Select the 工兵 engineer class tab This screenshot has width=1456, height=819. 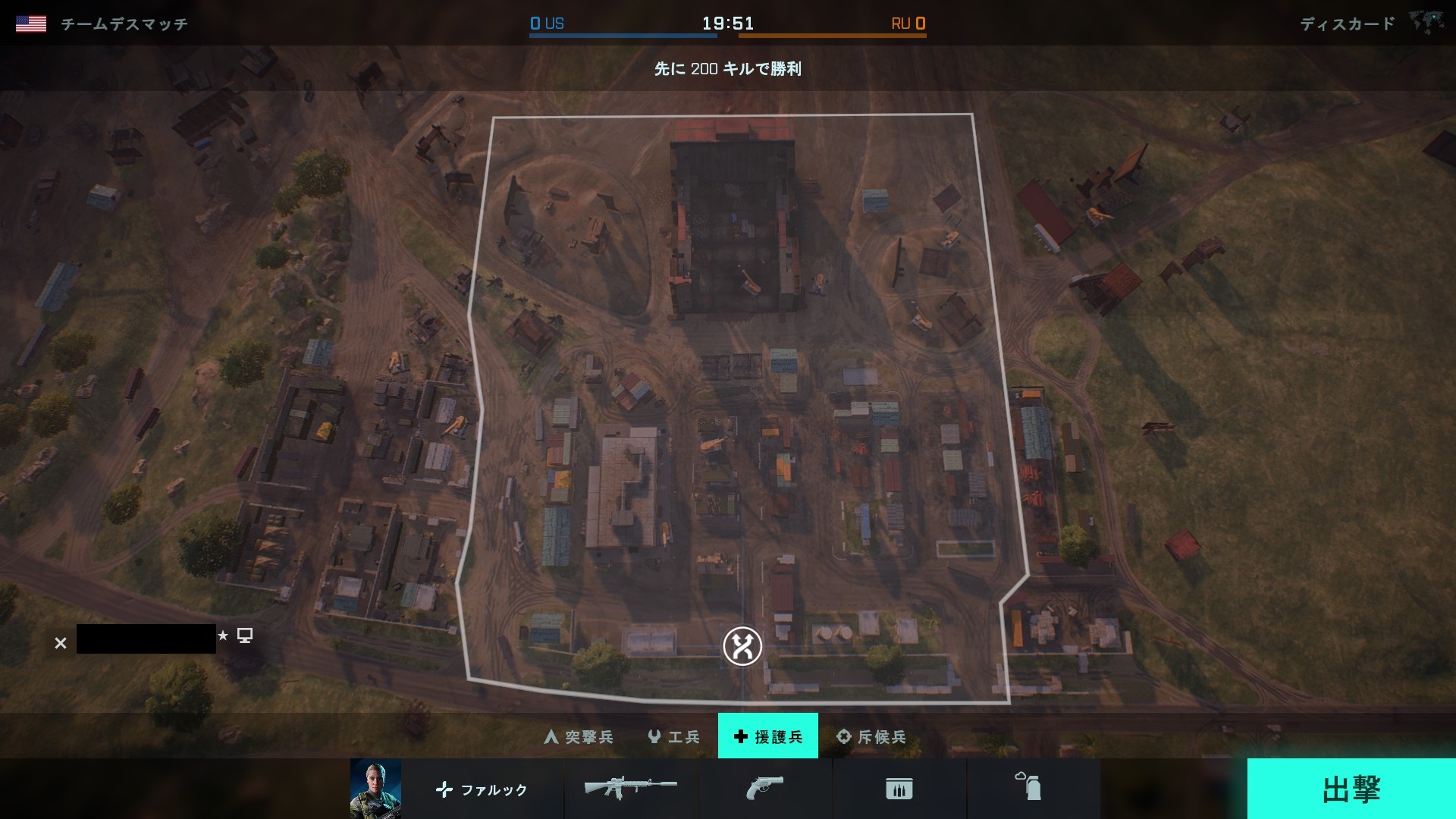(x=673, y=736)
